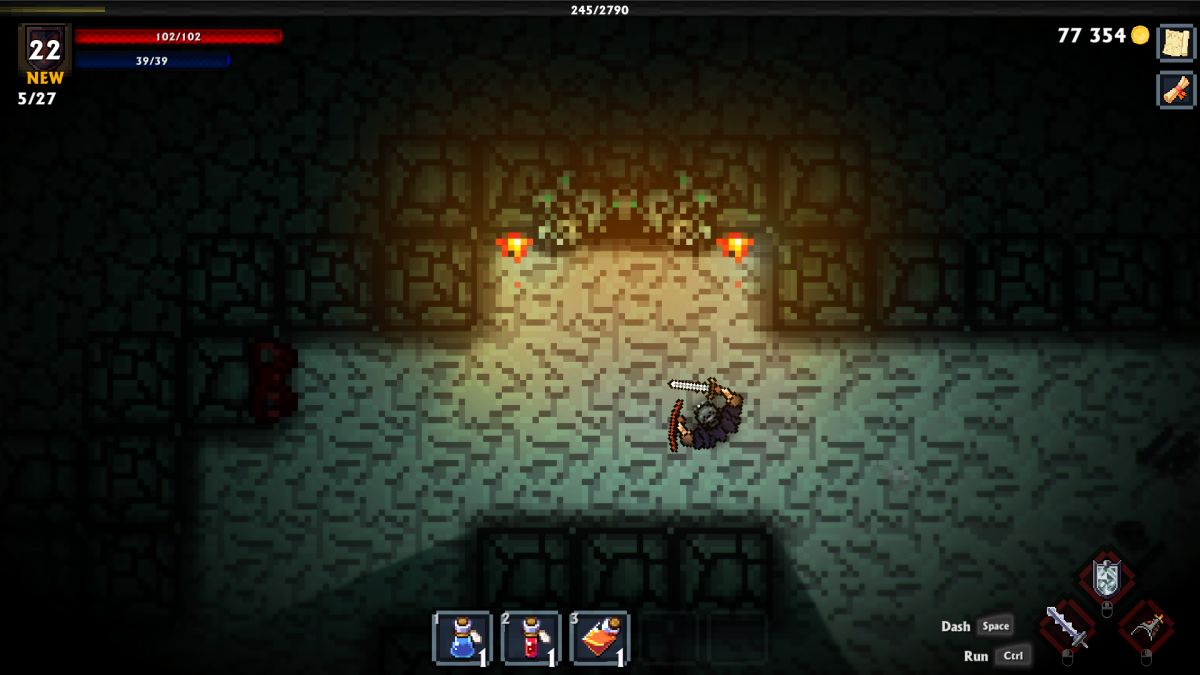1200x675 pixels.
Task: Open the level 22 character badge
Action: click(45, 49)
